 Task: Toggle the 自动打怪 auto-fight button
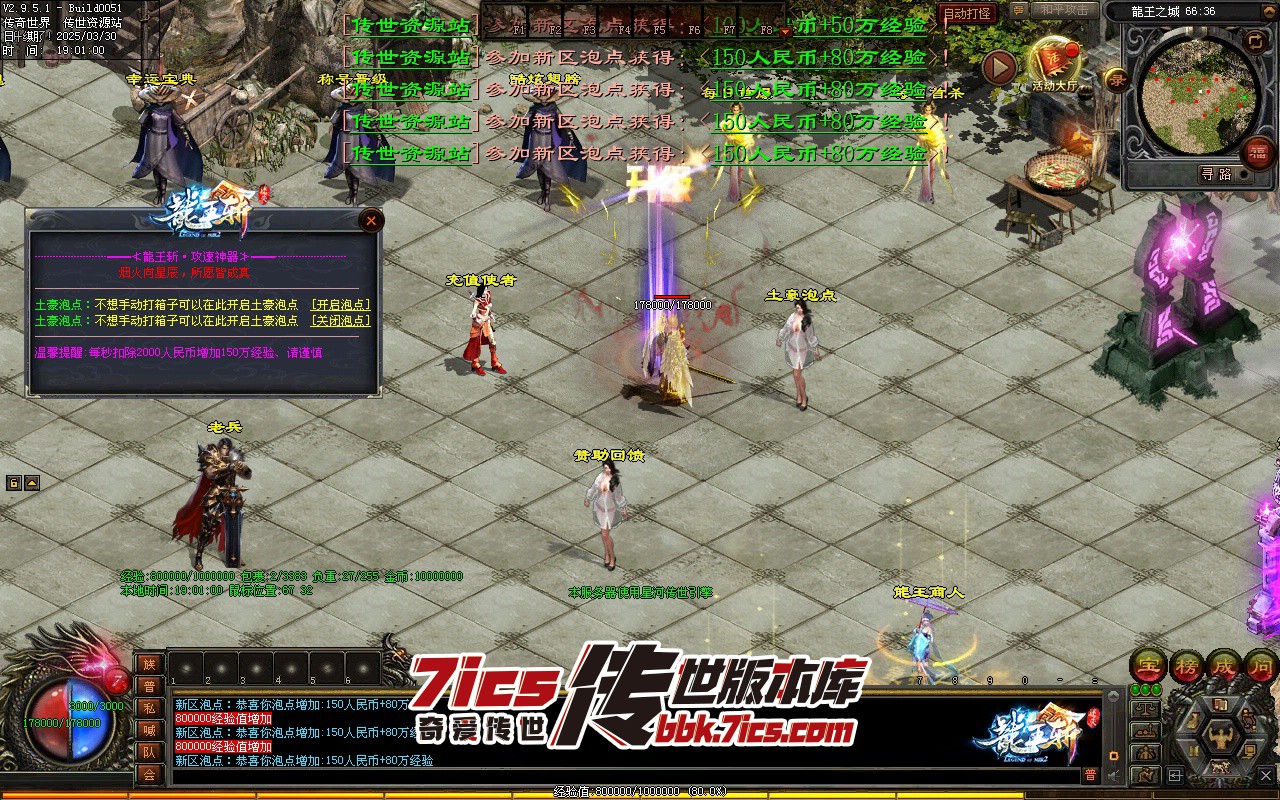(967, 14)
